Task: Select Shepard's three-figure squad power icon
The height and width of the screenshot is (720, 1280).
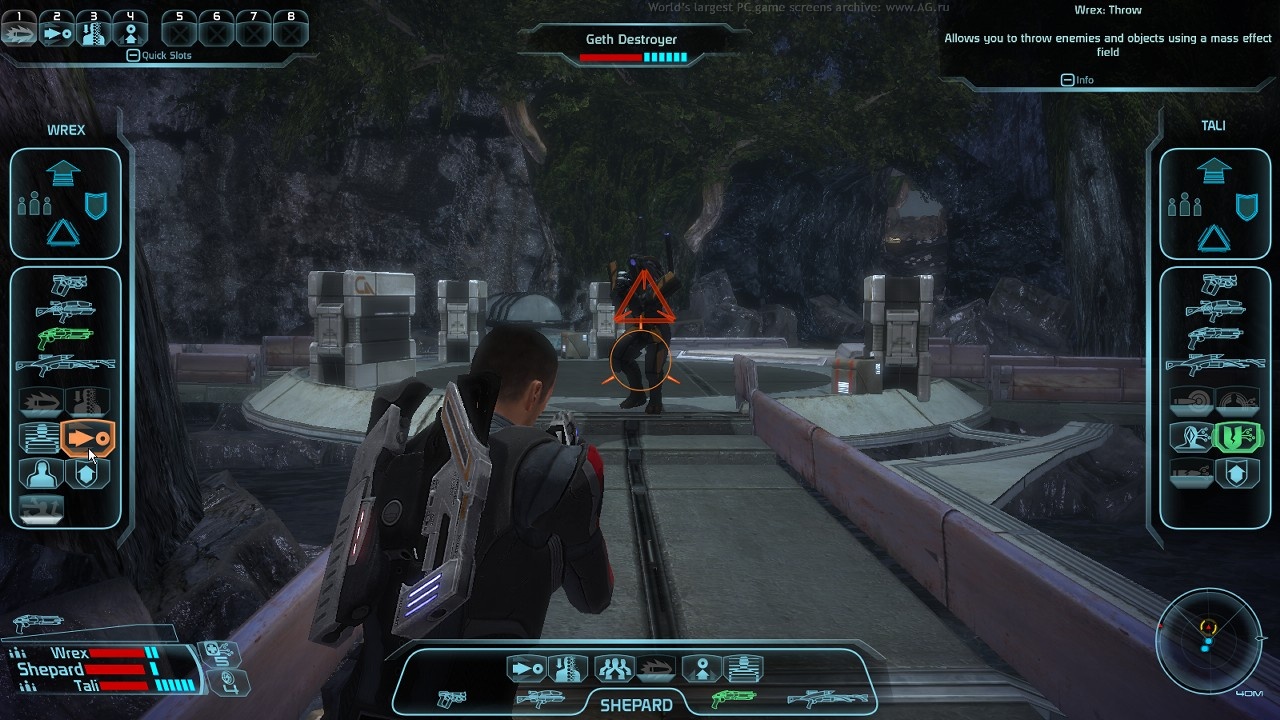Action: pos(613,668)
